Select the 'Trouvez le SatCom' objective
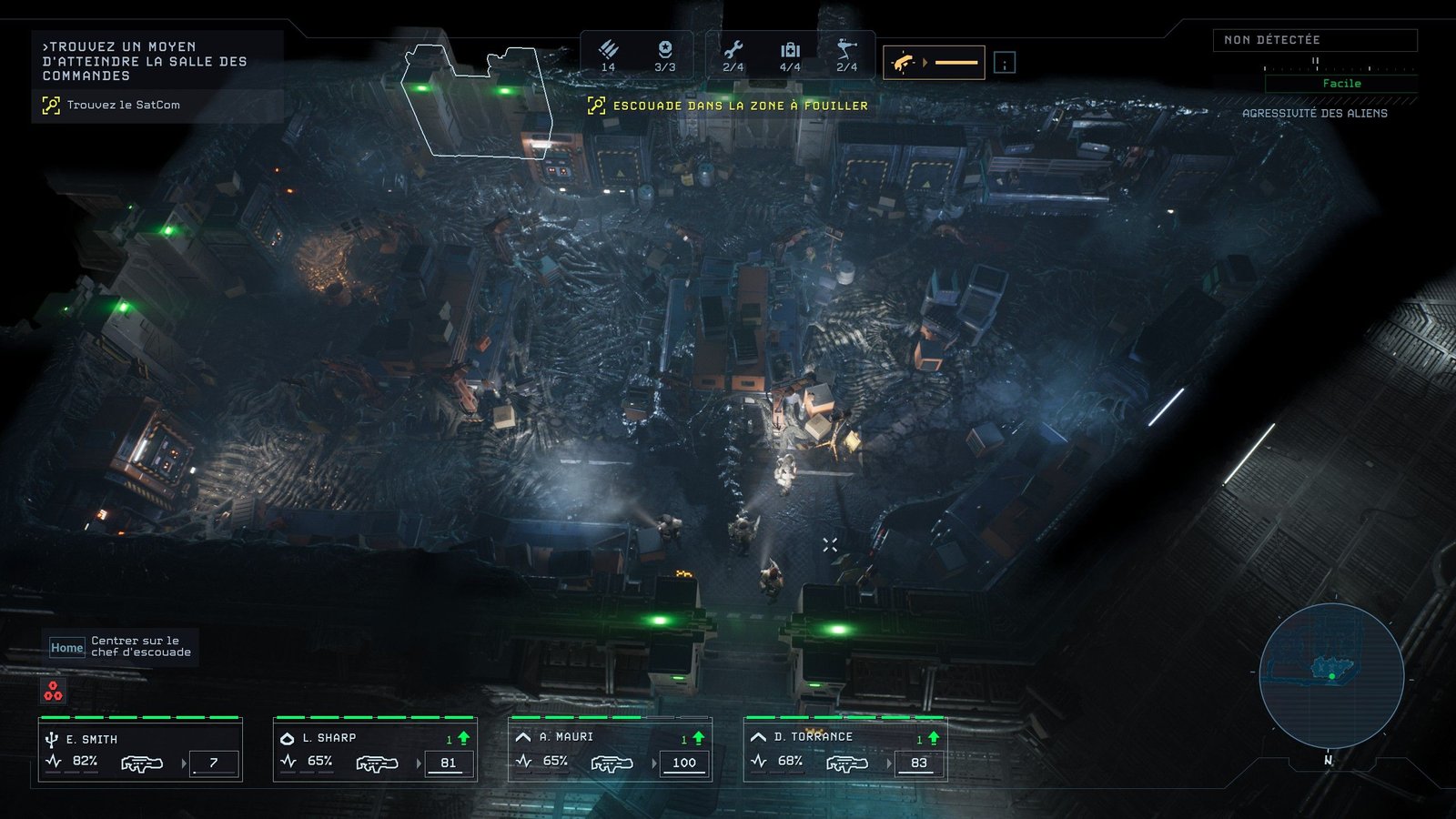The height and width of the screenshot is (819, 1456). (123, 106)
